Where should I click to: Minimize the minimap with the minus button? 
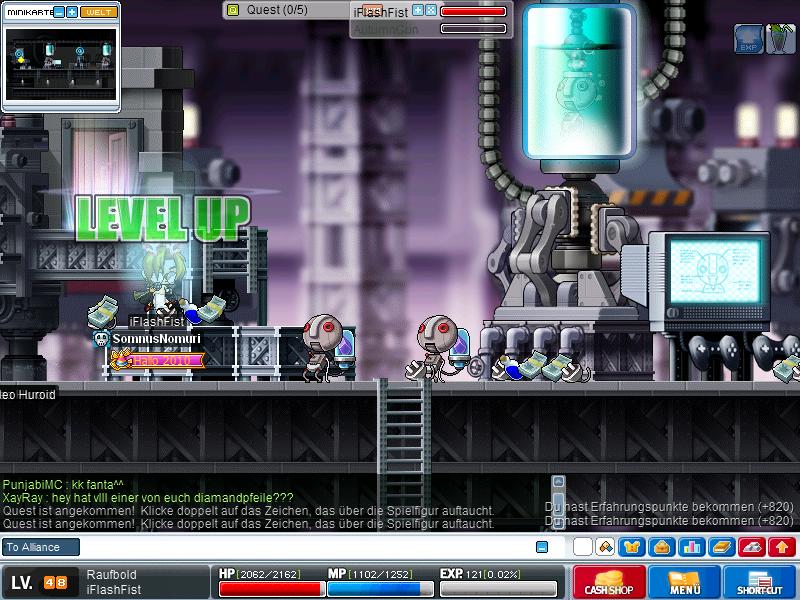click(x=59, y=12)
